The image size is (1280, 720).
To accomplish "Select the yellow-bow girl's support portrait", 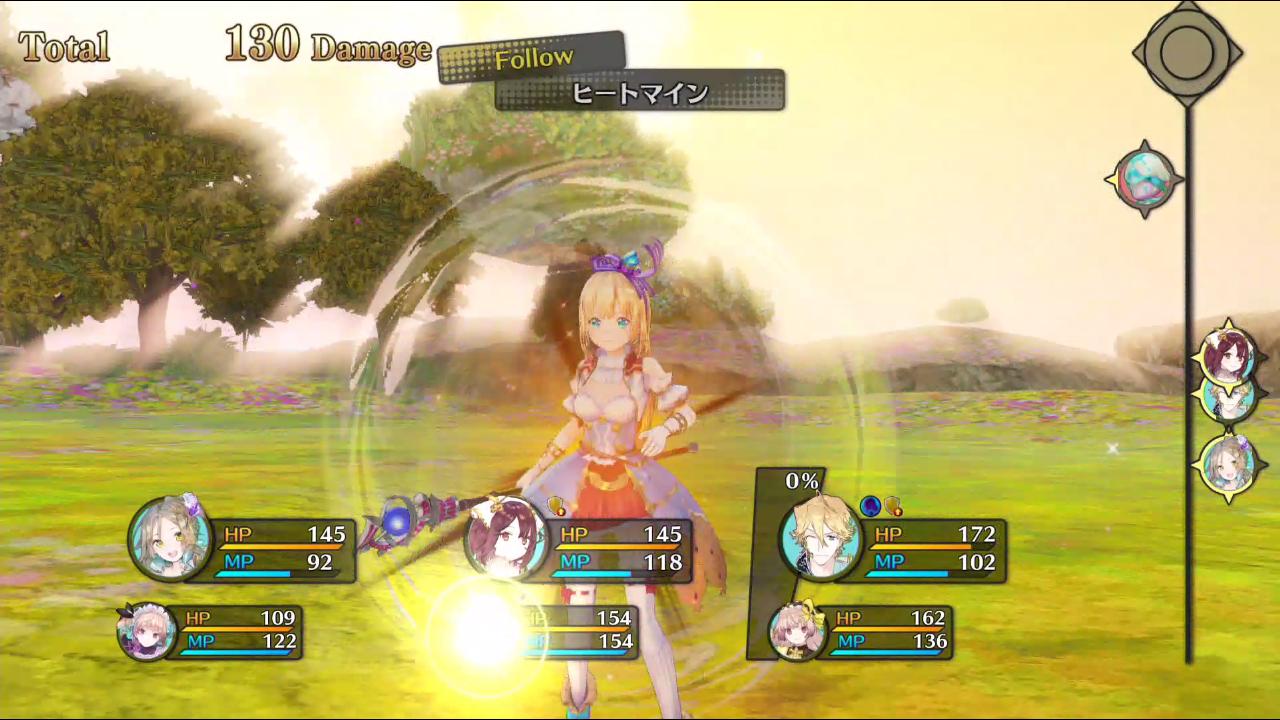I will point(796,630).
